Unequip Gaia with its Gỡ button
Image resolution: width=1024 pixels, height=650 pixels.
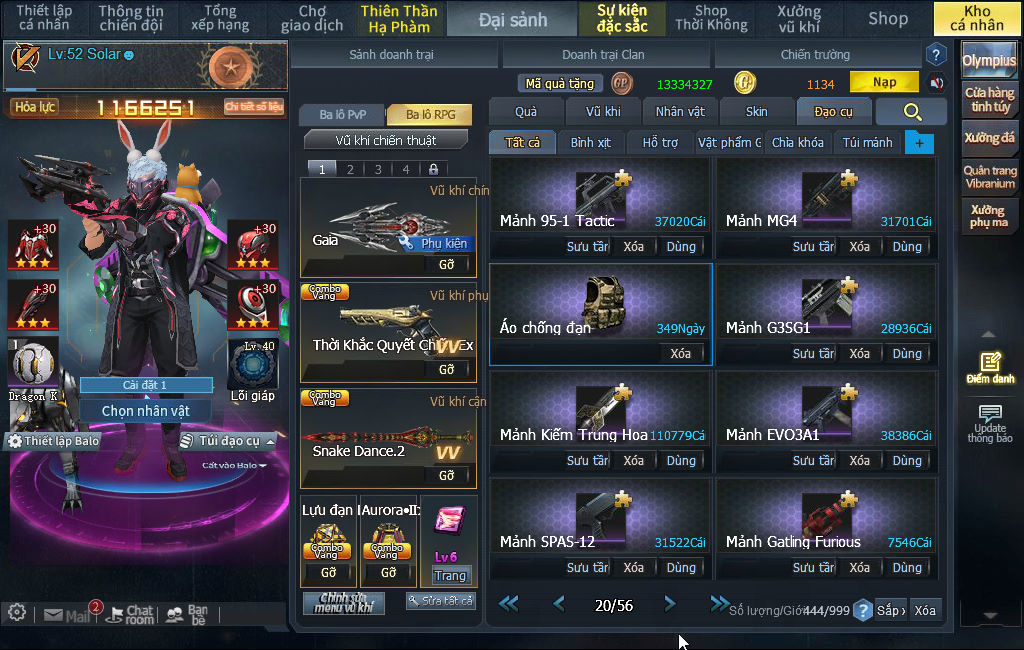(446, 265)
